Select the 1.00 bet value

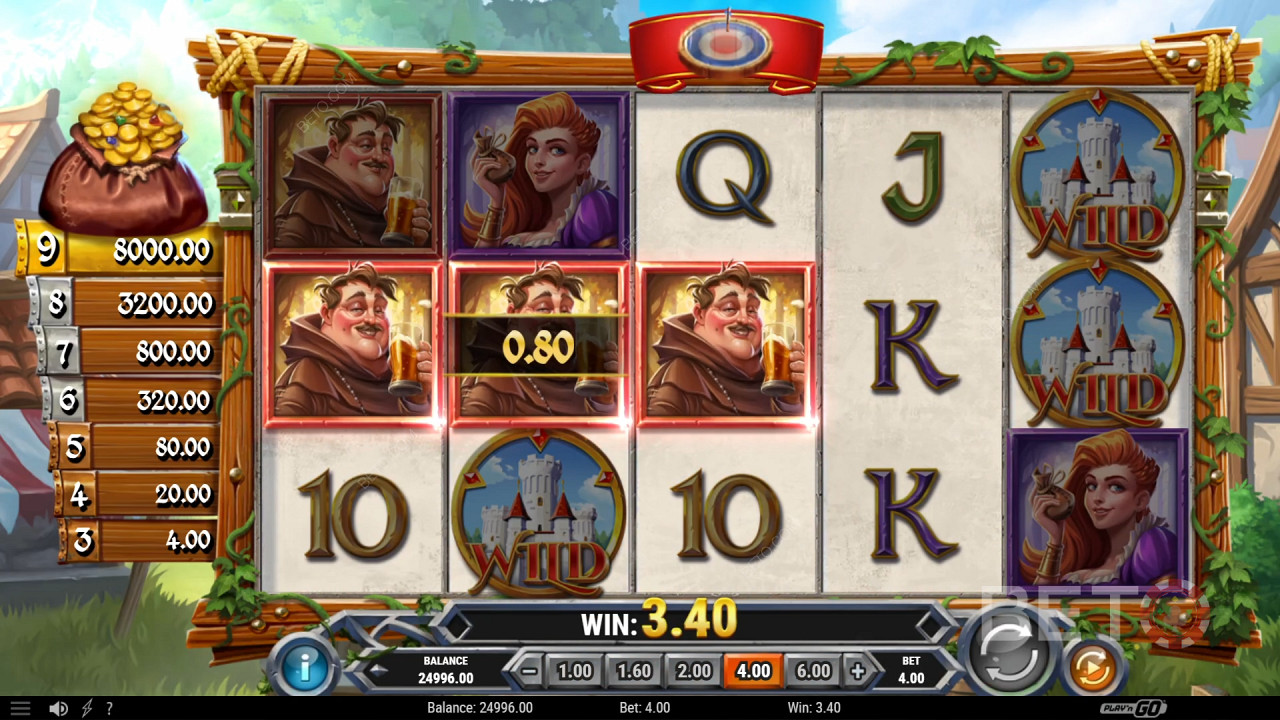(574, 671)
